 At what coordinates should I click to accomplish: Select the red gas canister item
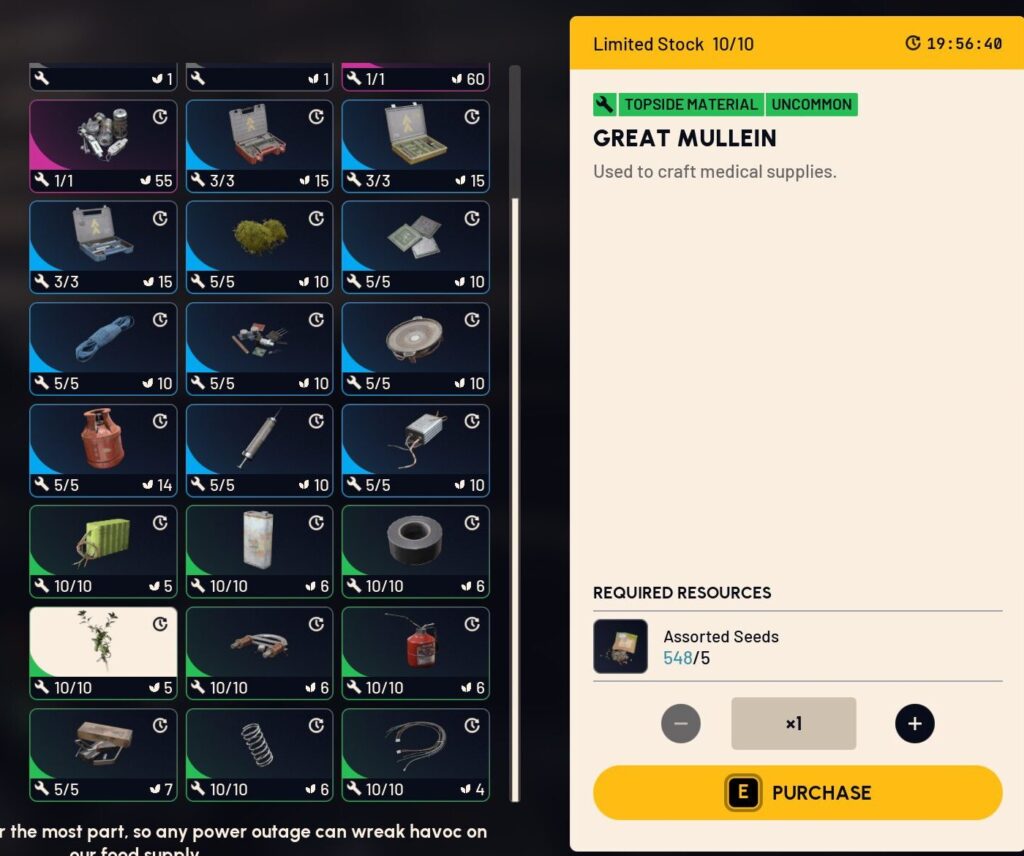[103, 449]
